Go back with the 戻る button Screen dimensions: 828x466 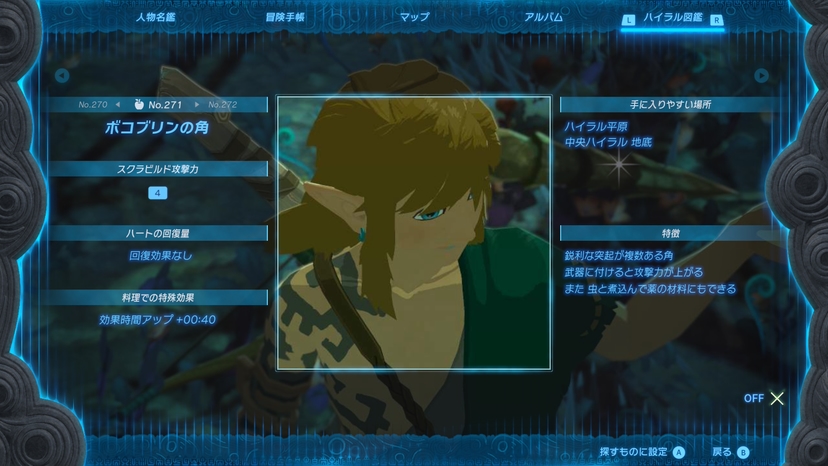click(730, 452)
